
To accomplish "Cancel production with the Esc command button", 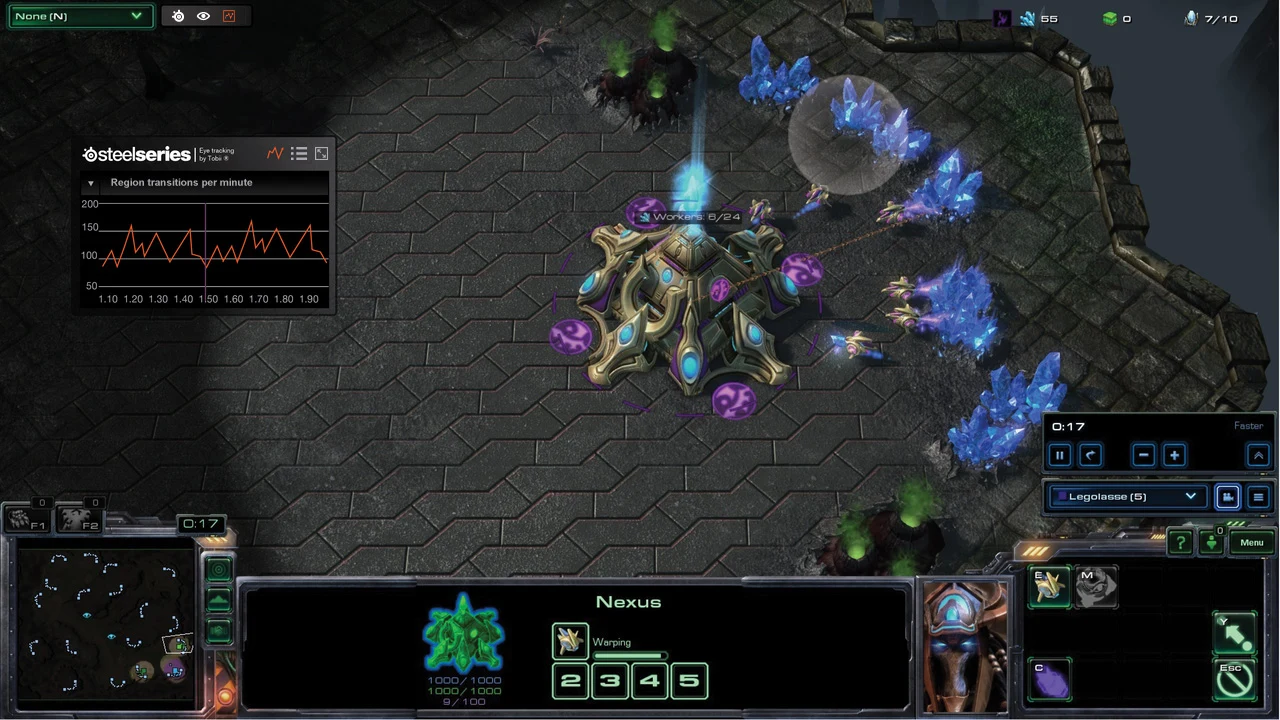I will click(1234, 680).
